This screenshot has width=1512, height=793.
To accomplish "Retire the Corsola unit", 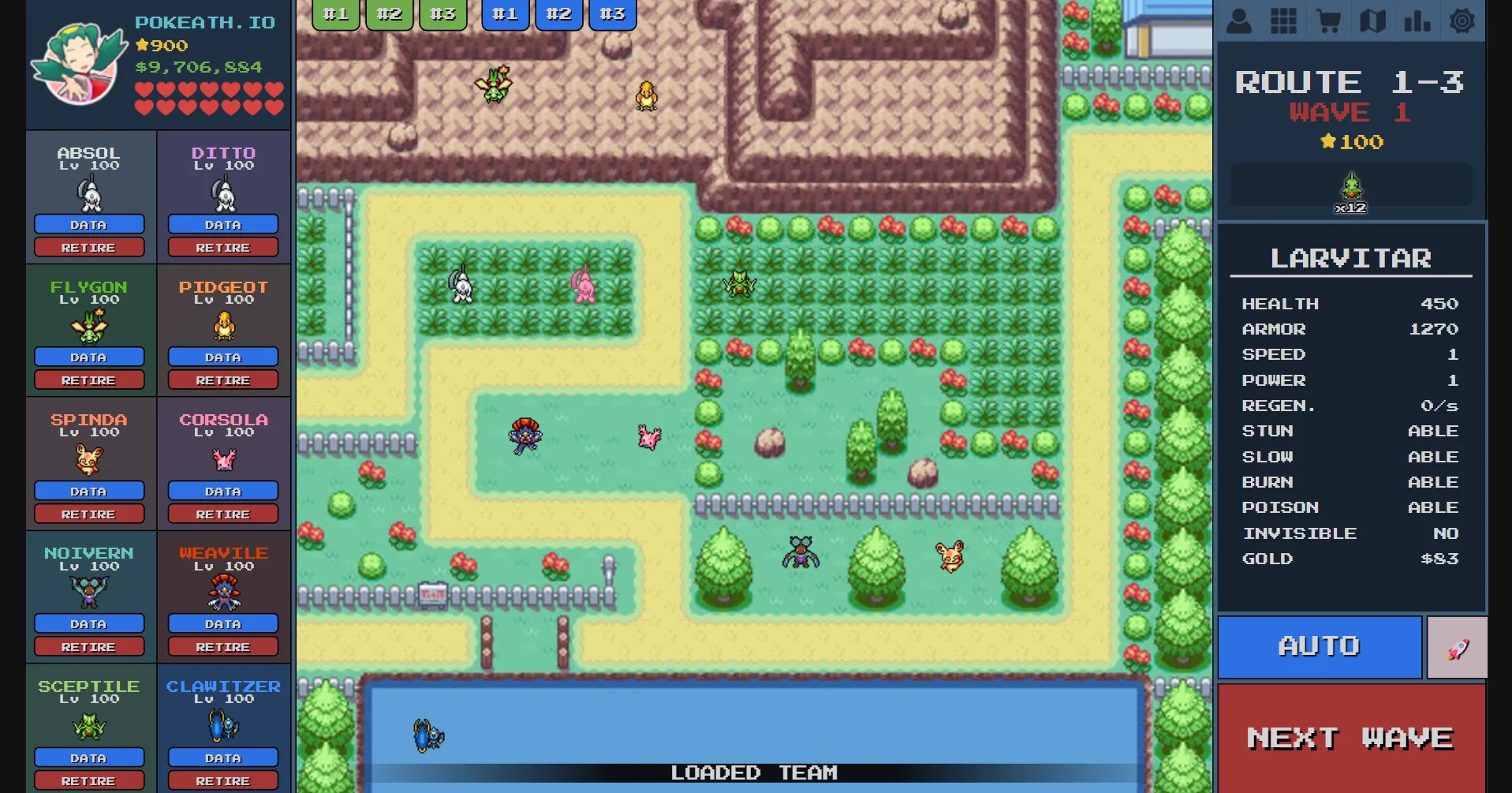I will click(x=223, y=514).
